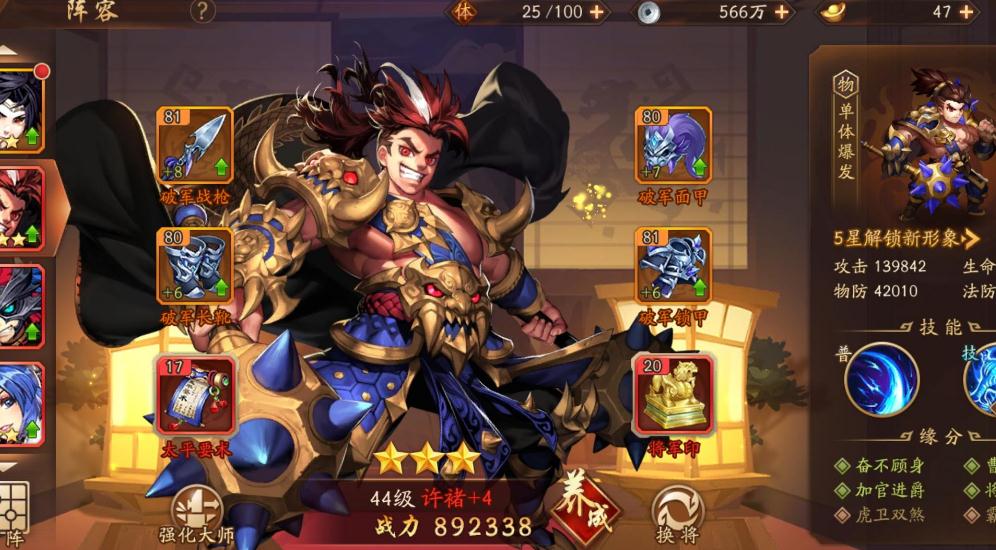Add stamina with the plus button
The width and height of the screenshot is (996, 550).
click(x=597, y=12)
